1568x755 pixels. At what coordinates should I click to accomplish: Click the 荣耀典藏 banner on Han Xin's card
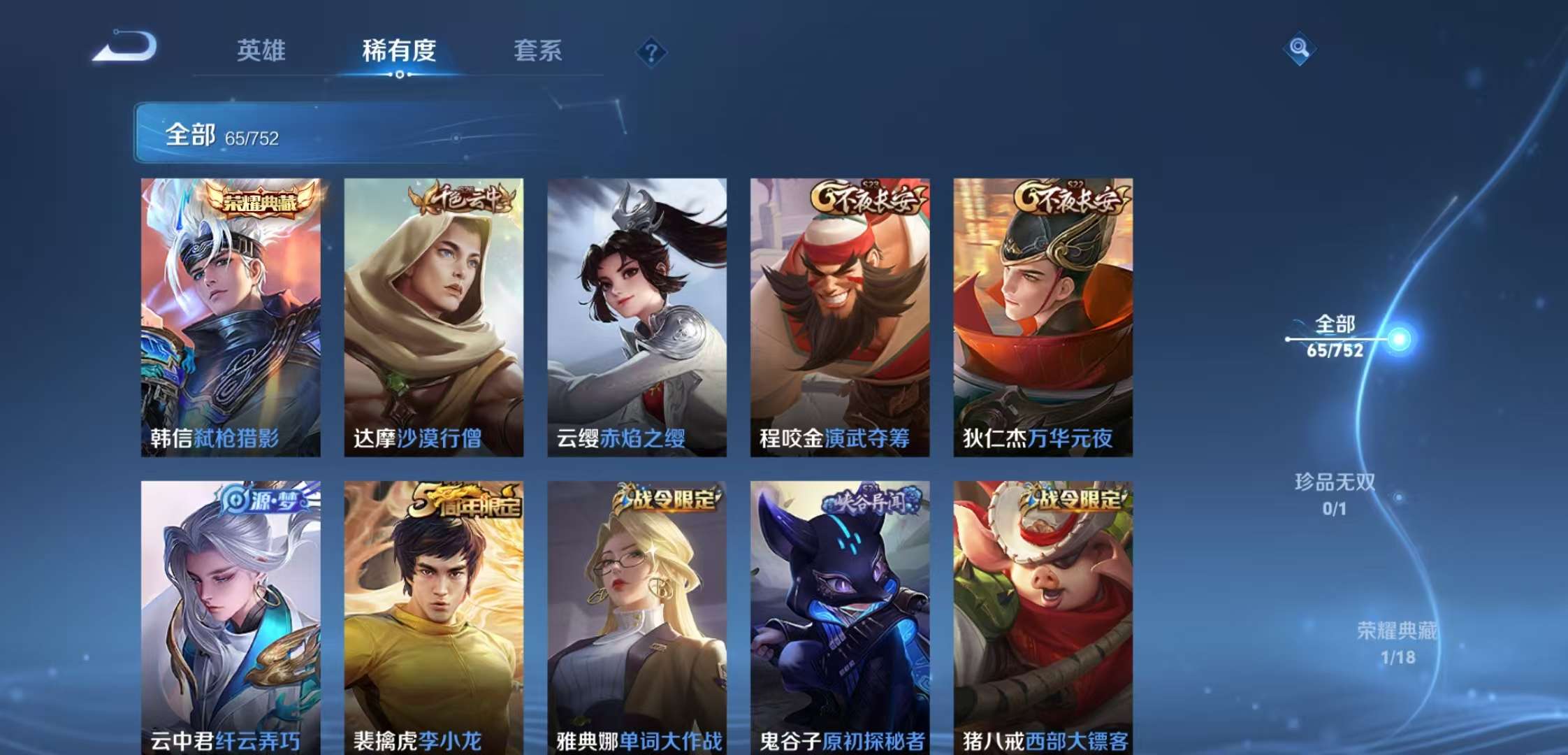pos(256,201)
